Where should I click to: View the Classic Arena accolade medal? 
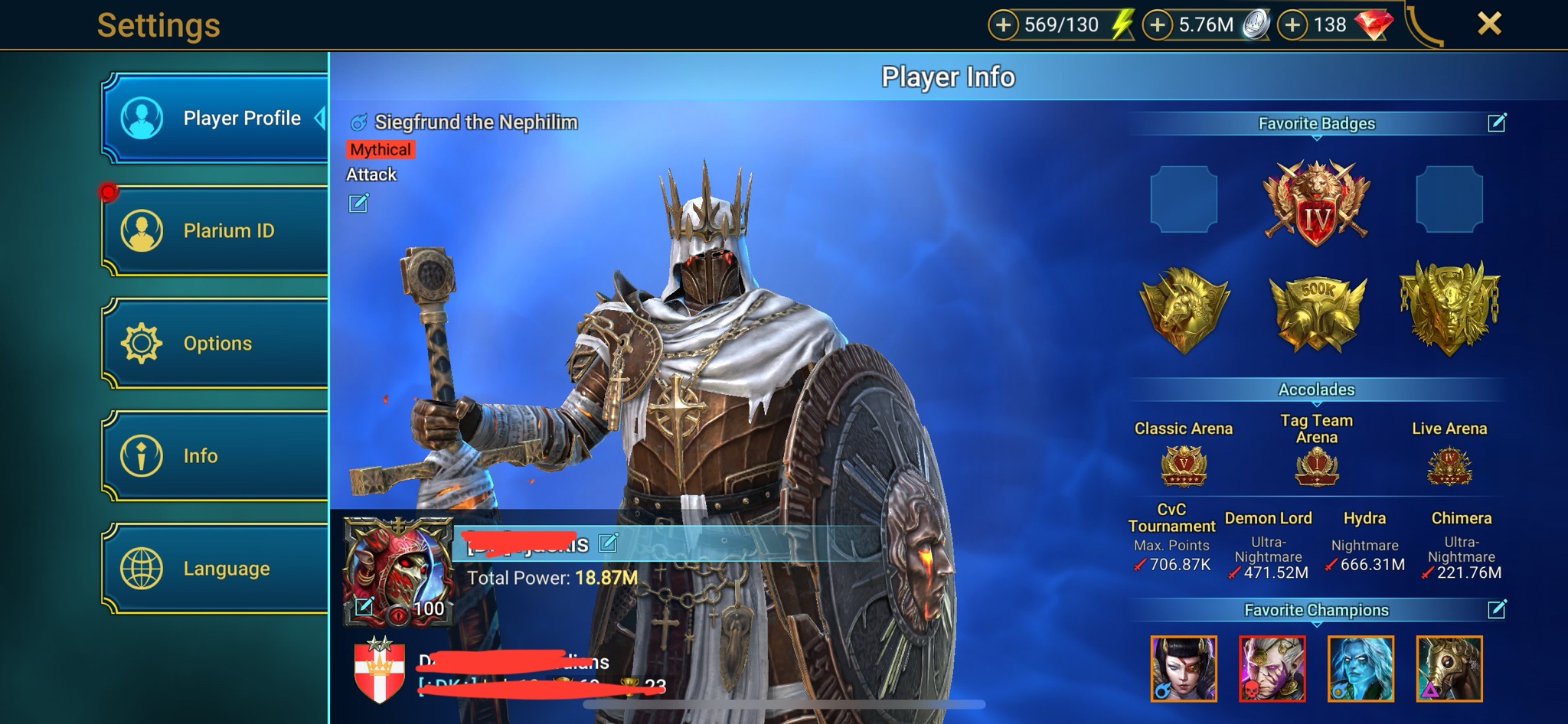(x=1183, y=465)
